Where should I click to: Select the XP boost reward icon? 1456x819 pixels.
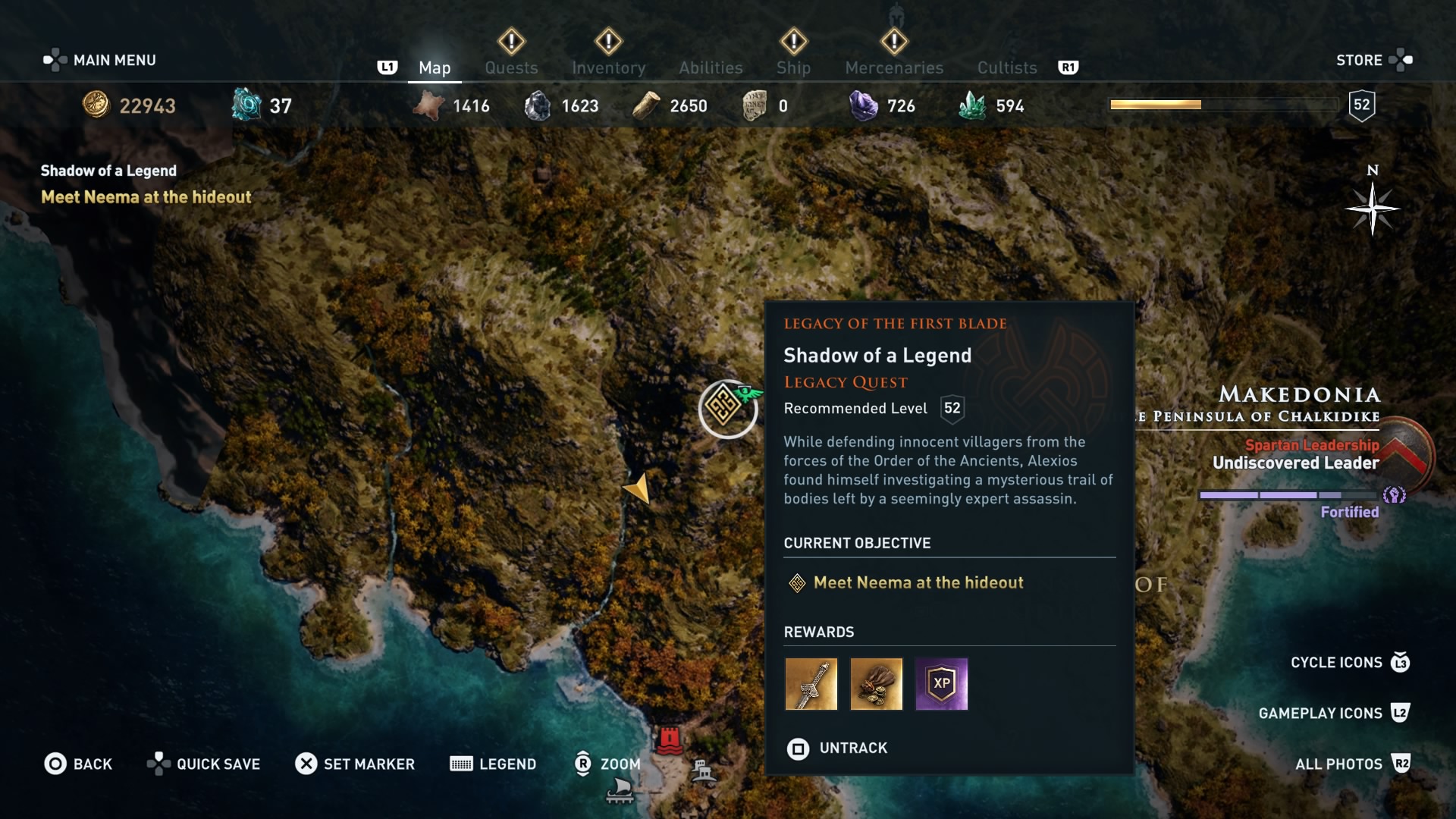[941, 684]
